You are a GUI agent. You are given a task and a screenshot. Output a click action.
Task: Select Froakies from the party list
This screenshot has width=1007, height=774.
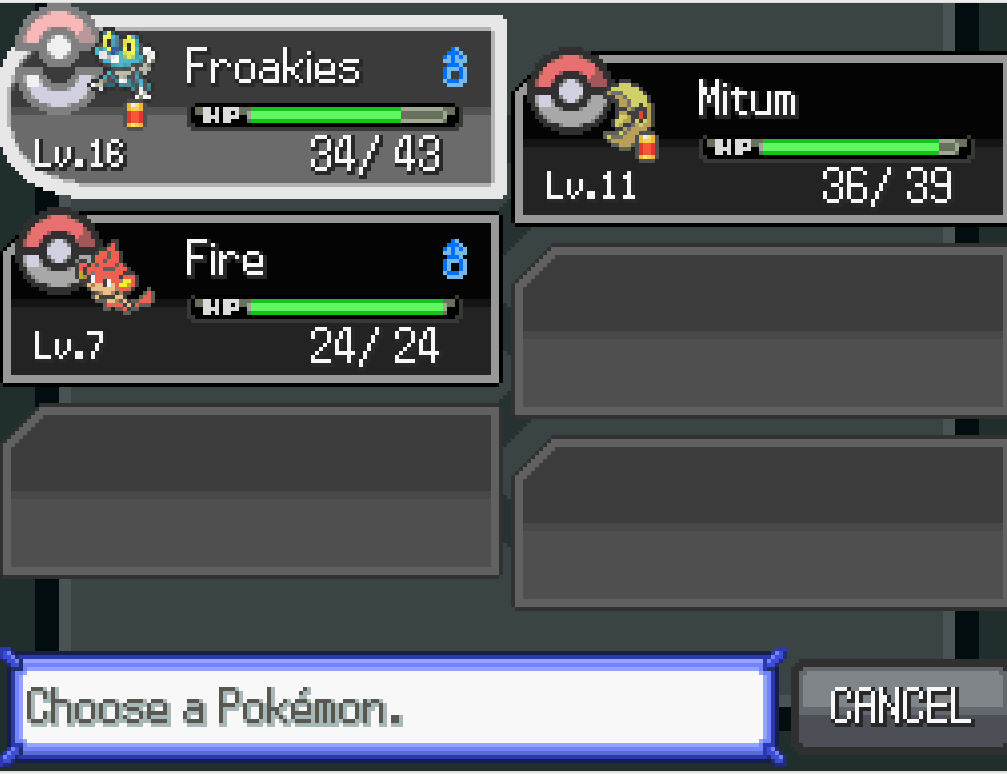pyautogui.click(x=255, y=105)
